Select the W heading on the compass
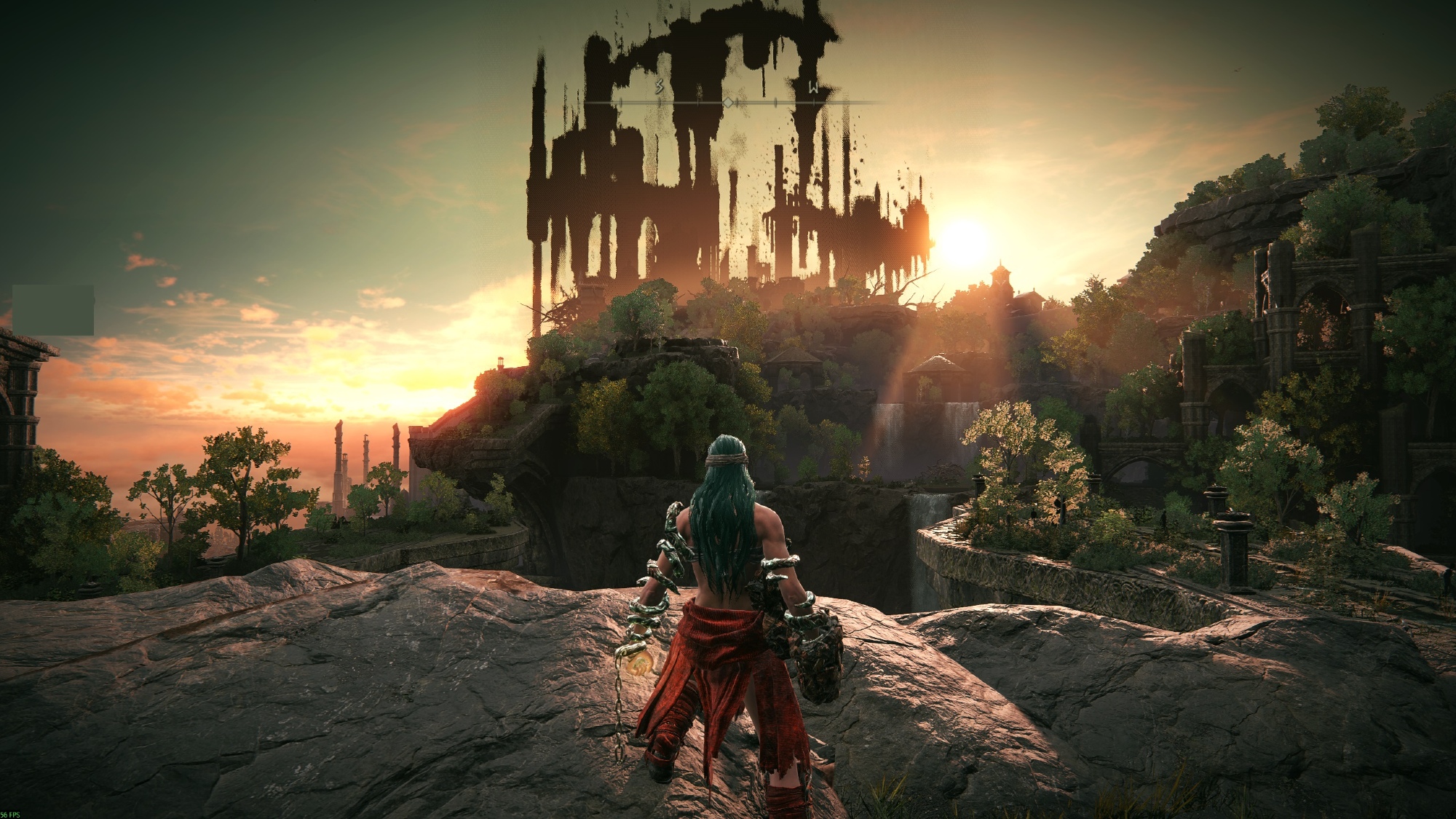The width and height of the screenshot is (1456, 819). pyautogui.click(x=813, y=90)
